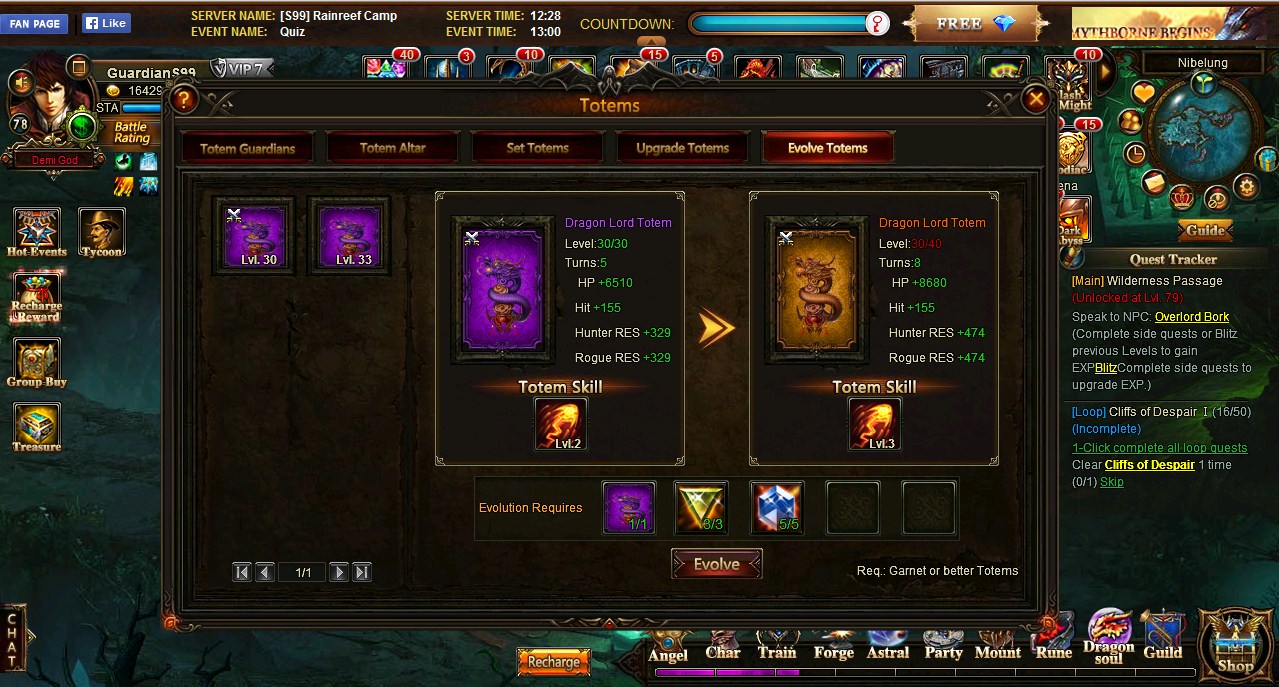Click the Facebook Like button
Screen dimensions: 1279x687
[105, 23]
